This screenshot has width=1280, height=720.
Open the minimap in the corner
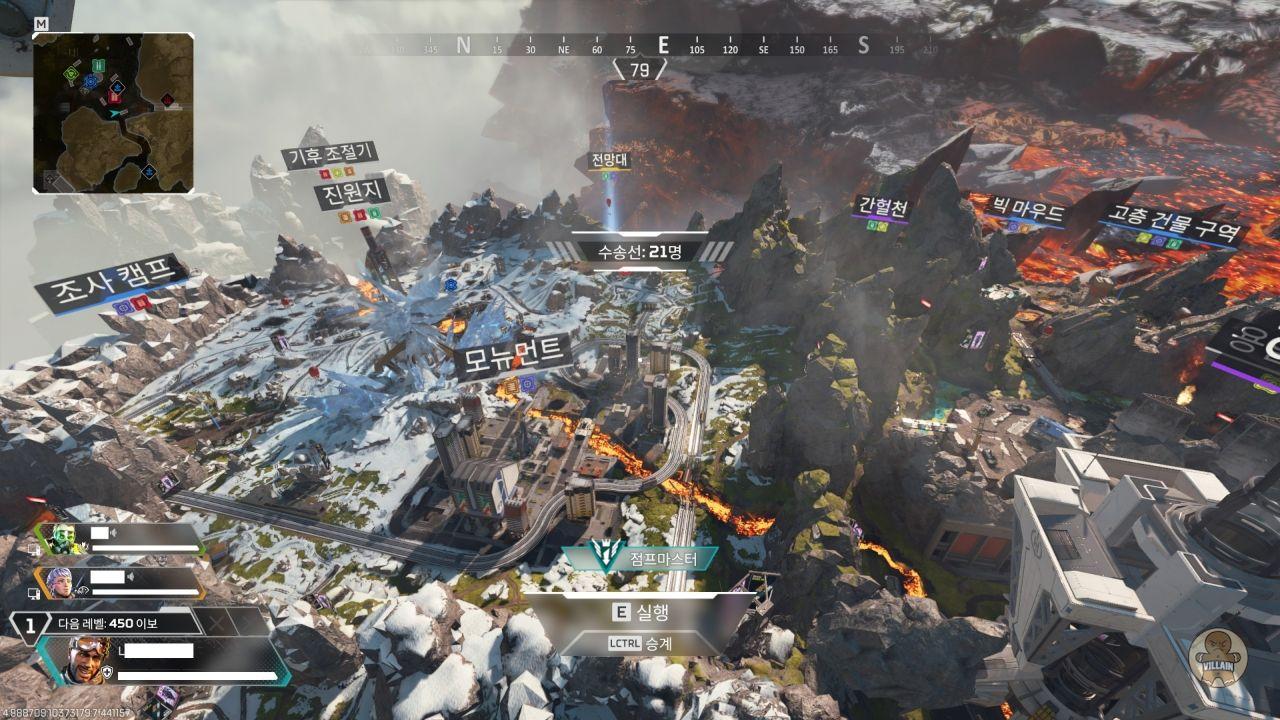click(113, 112)
